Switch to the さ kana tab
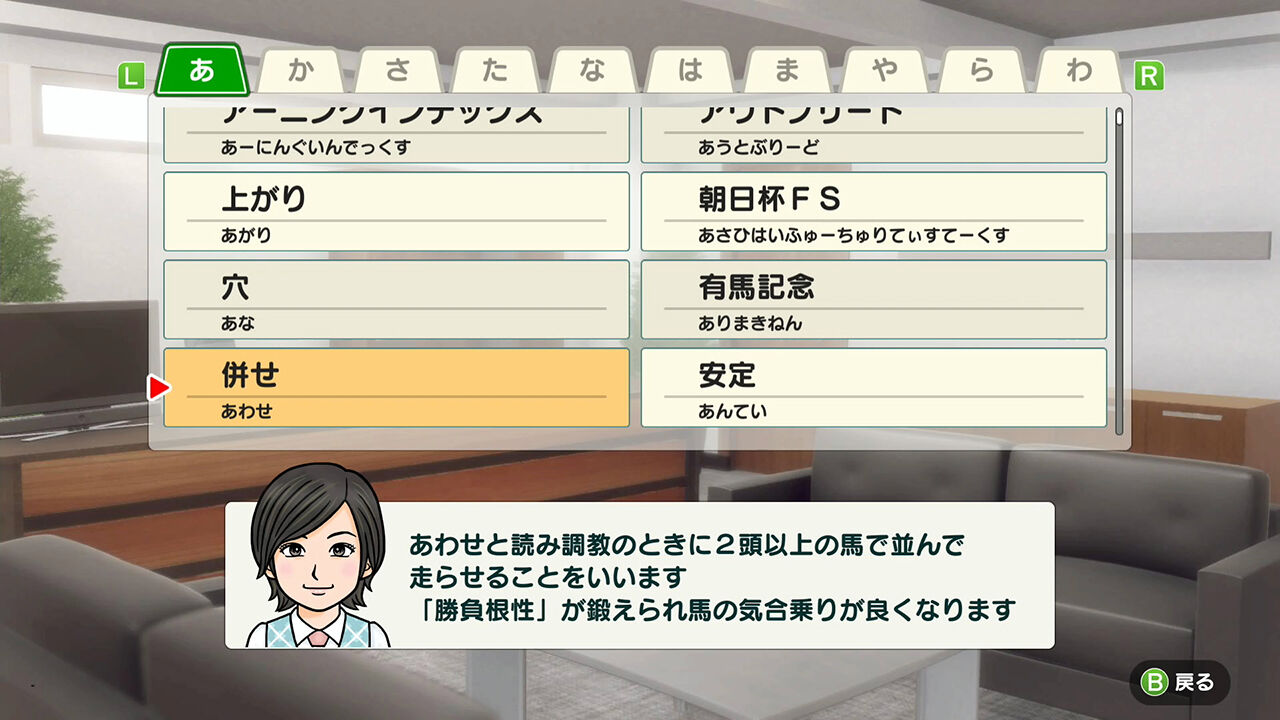 click(399, 68)
